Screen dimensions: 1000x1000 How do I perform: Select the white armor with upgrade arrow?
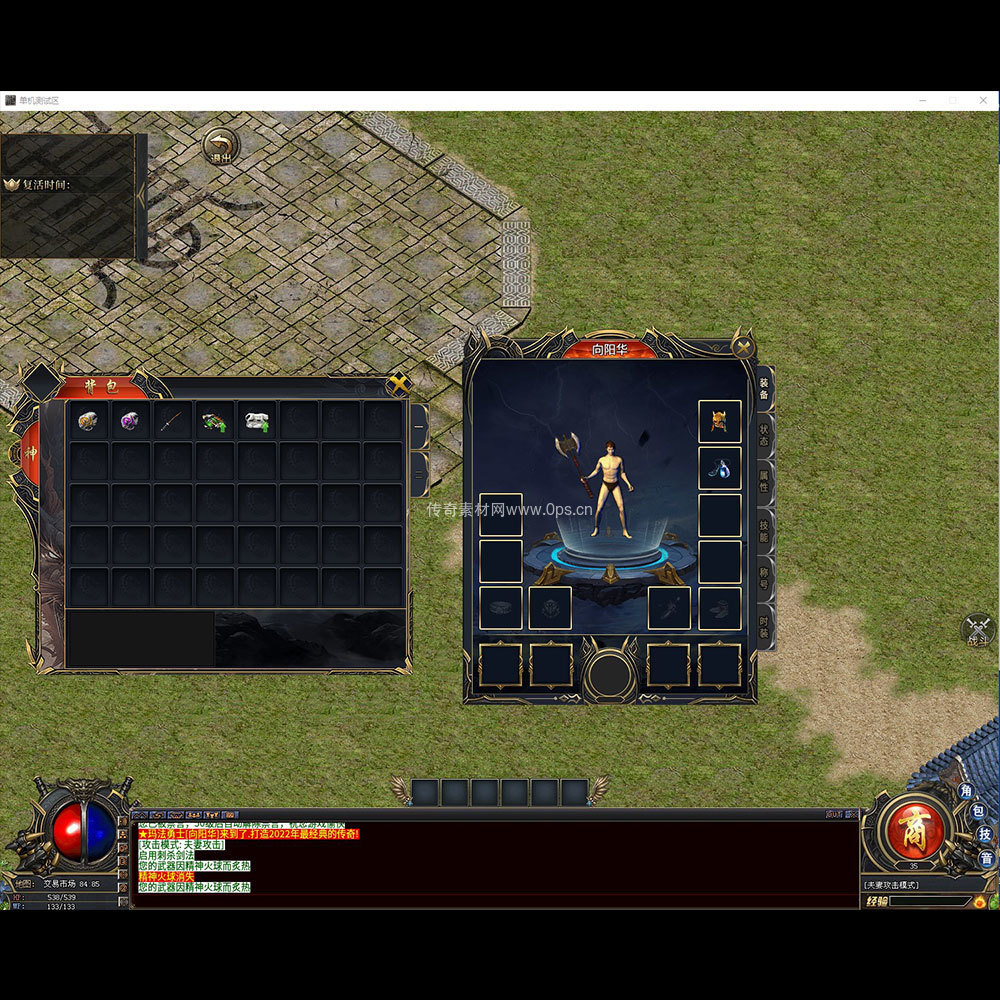tap(257, 421)
